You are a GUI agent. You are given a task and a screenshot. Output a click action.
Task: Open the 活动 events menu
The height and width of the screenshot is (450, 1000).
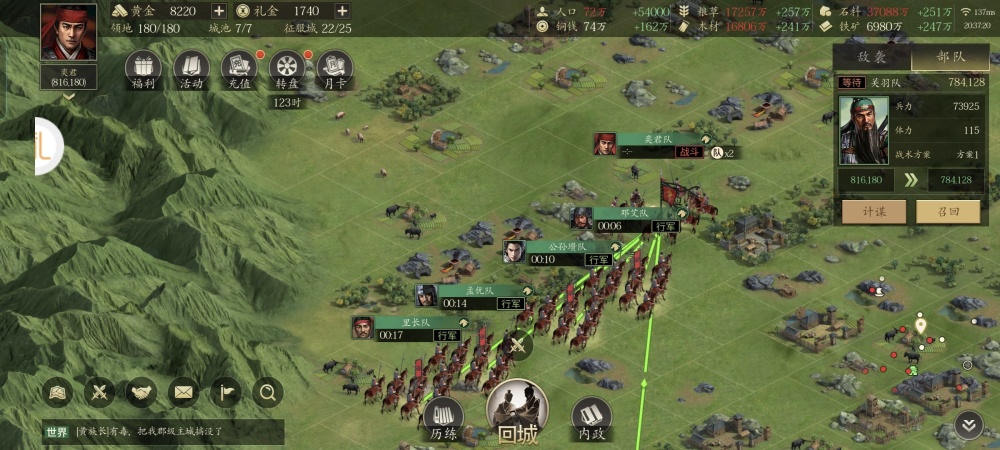(191, 68)
